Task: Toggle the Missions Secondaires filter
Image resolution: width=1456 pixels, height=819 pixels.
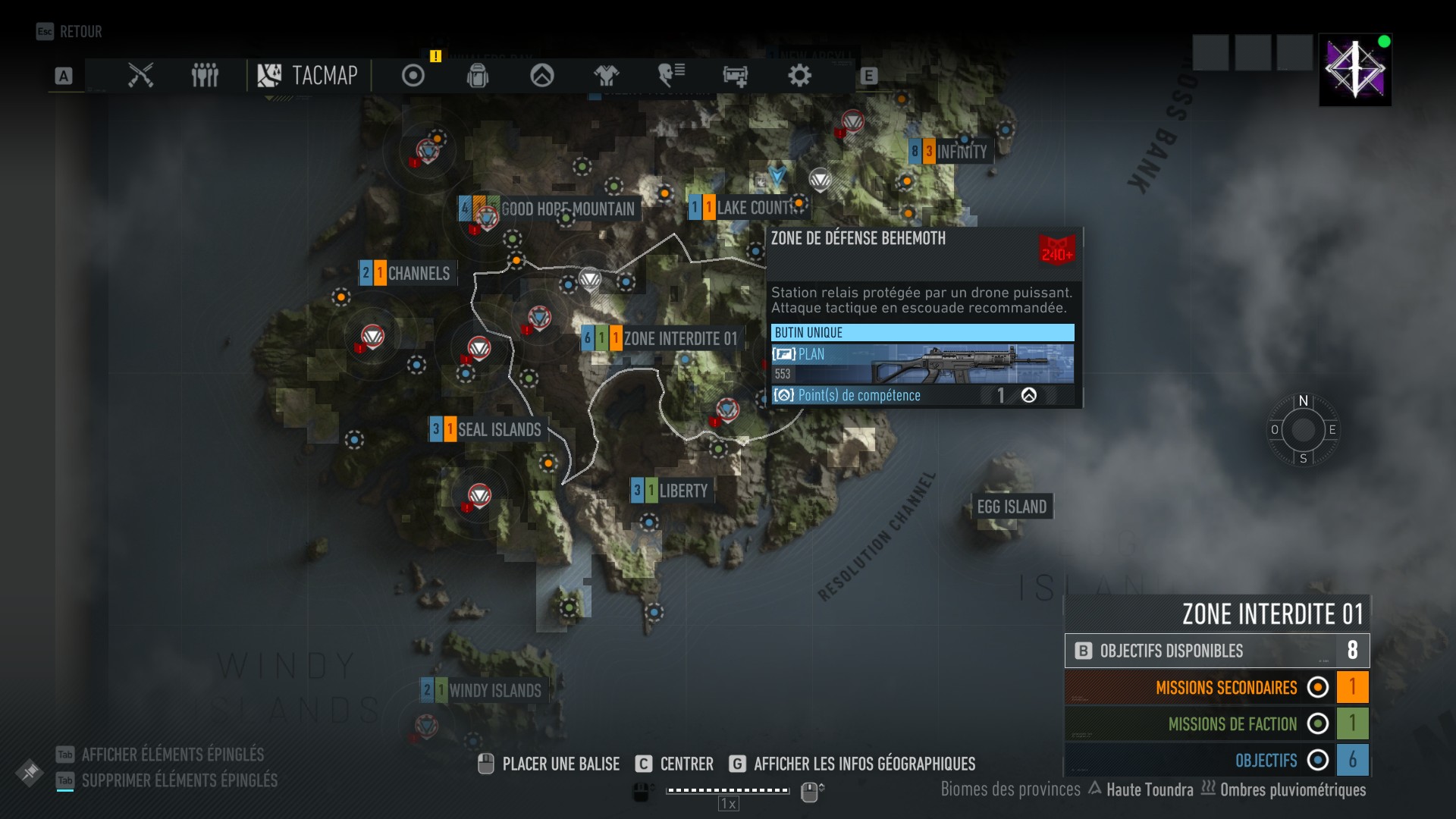Action: click(1318, 687)
